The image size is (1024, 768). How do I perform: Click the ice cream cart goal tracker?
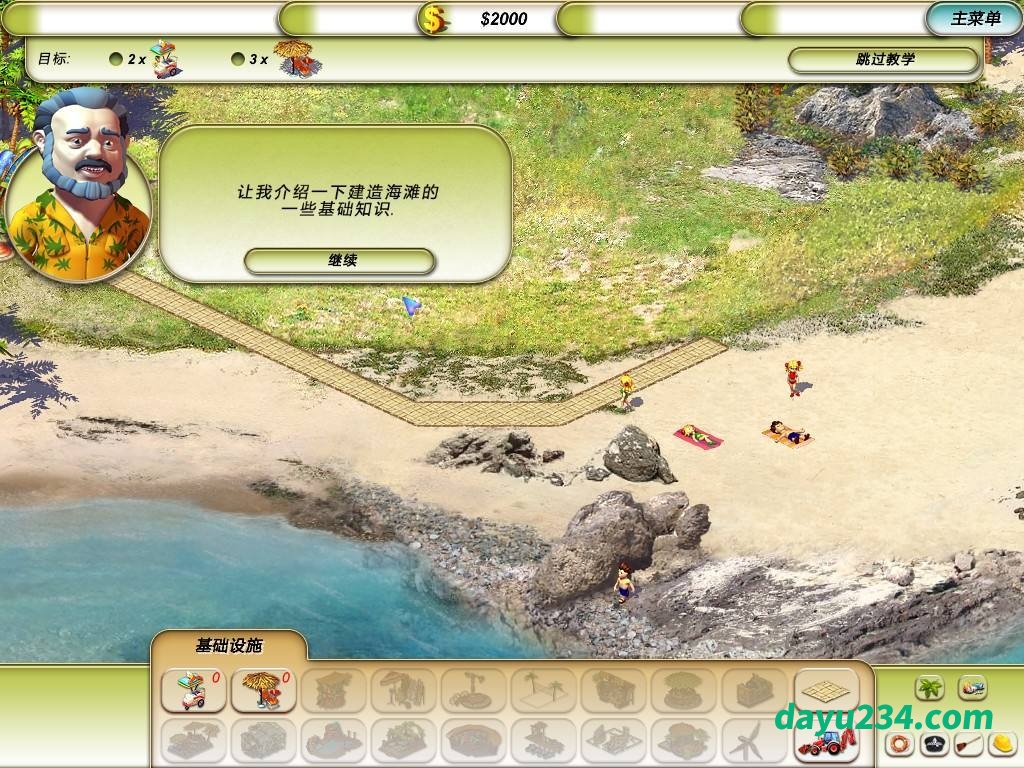click(151, 59)
